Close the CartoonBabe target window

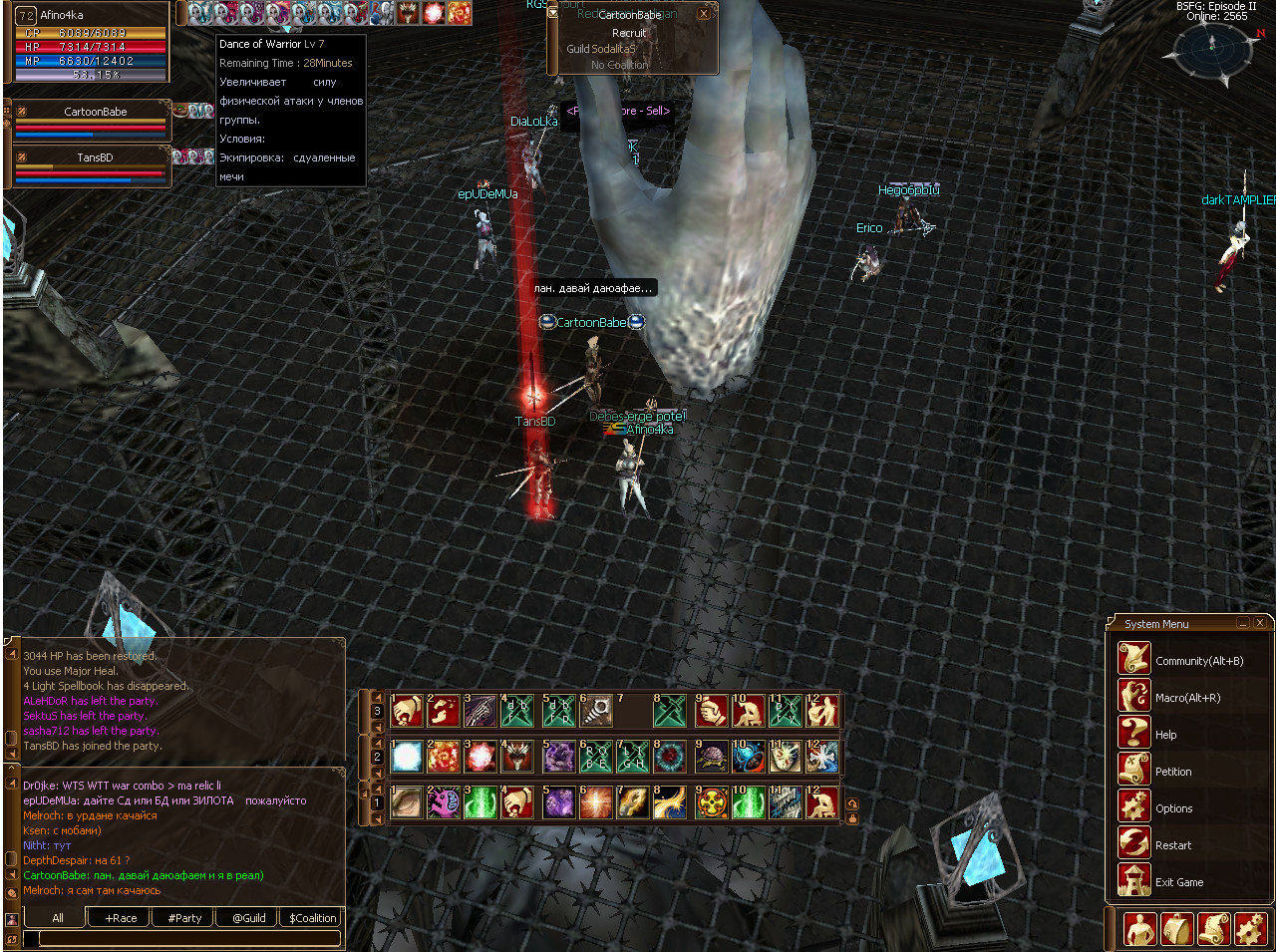point(704,14)
